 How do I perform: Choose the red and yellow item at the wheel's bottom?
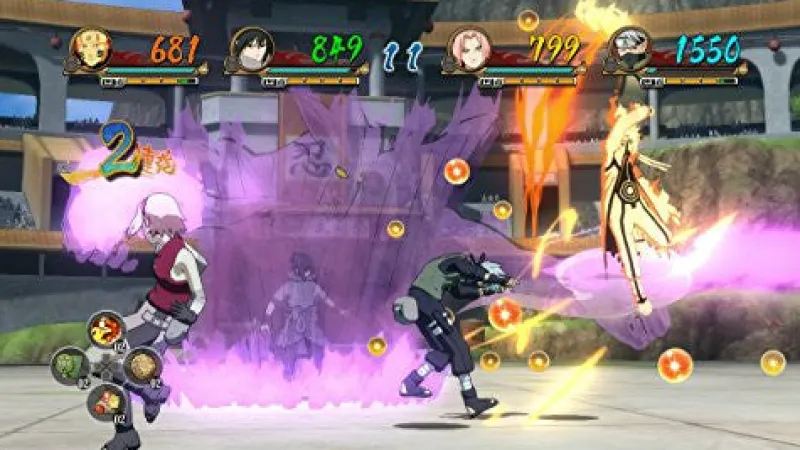[106, 402]
